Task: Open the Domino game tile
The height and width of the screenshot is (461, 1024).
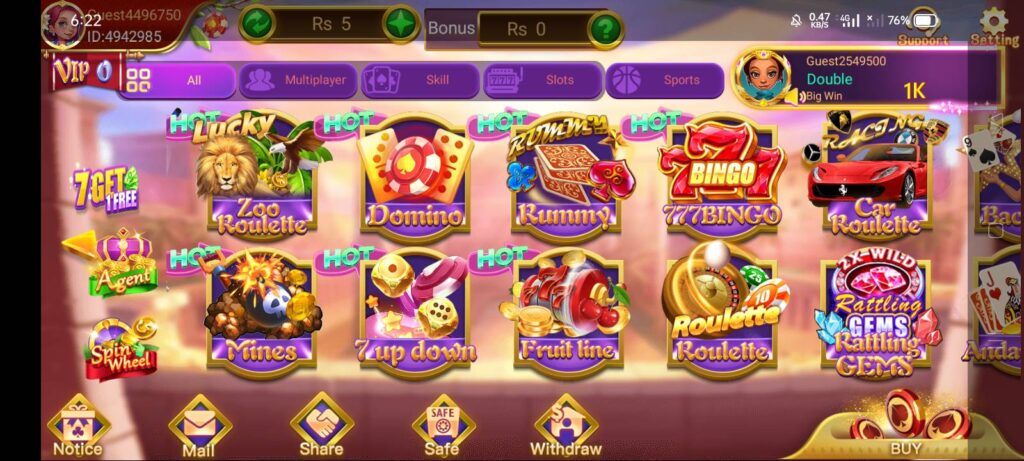Action: (414, 177)
